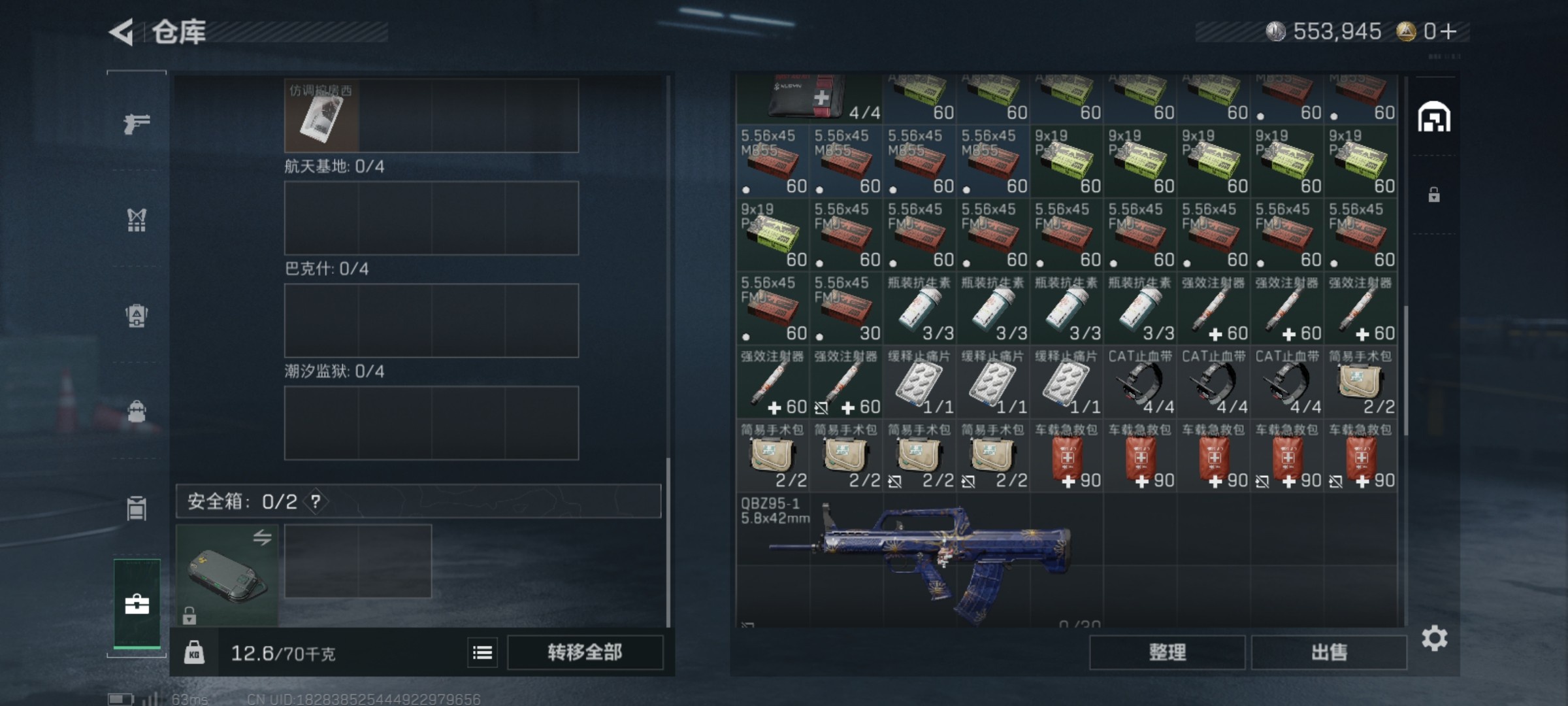The width and height of the screenshot is (1568, 706).
Task: Toggle the list view icon
Action: (482, 652)
